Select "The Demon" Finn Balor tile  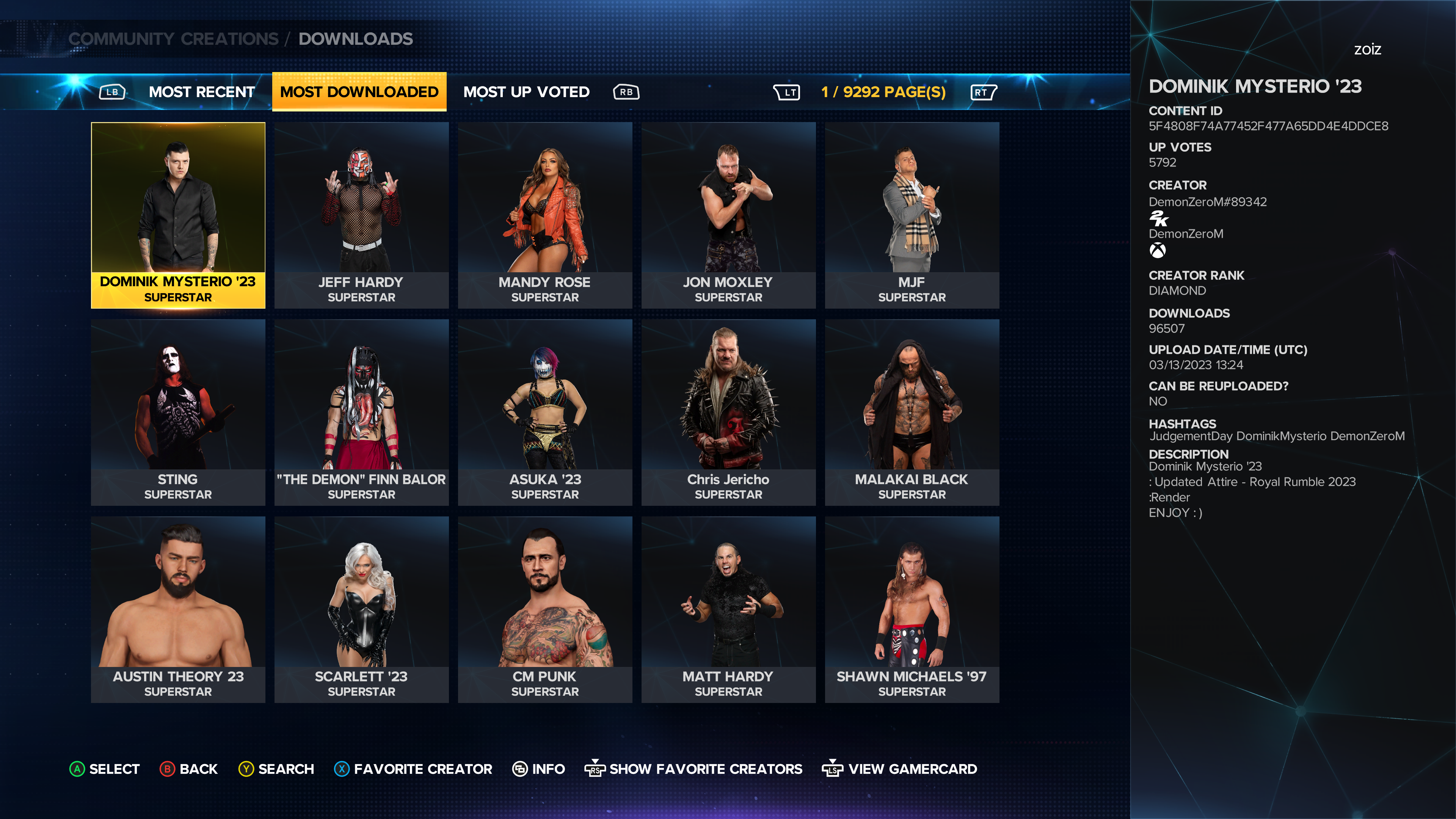click(361, 412)
